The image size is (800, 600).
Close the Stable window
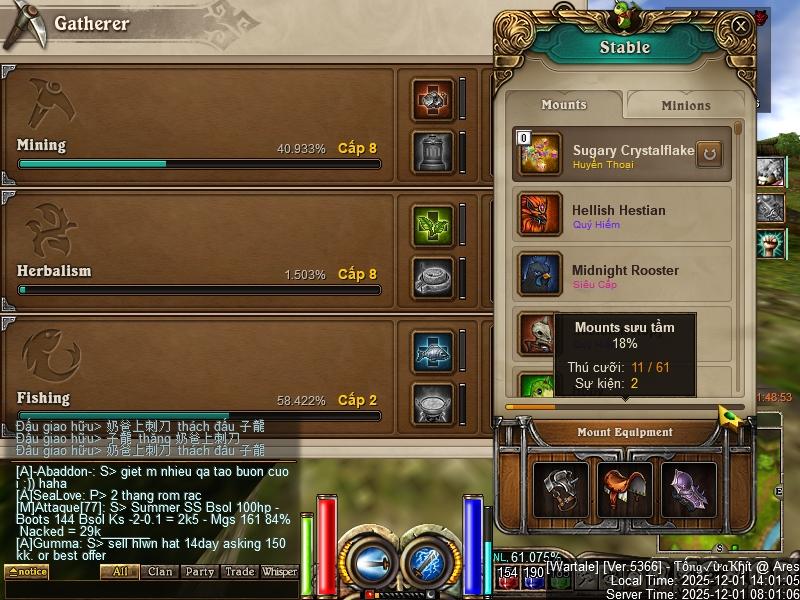740,26
